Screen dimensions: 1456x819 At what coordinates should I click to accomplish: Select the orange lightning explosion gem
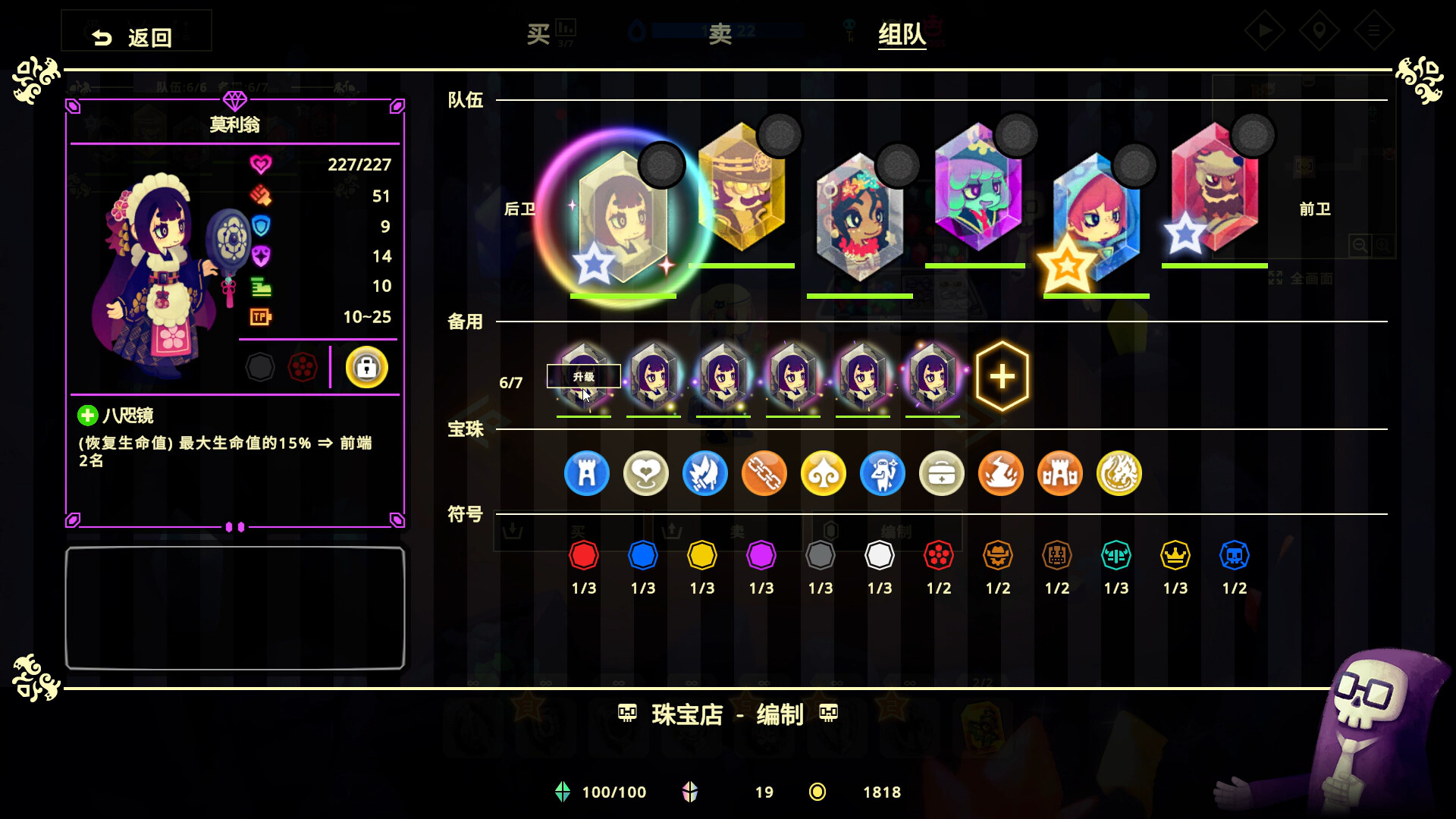coord(1001,473)
